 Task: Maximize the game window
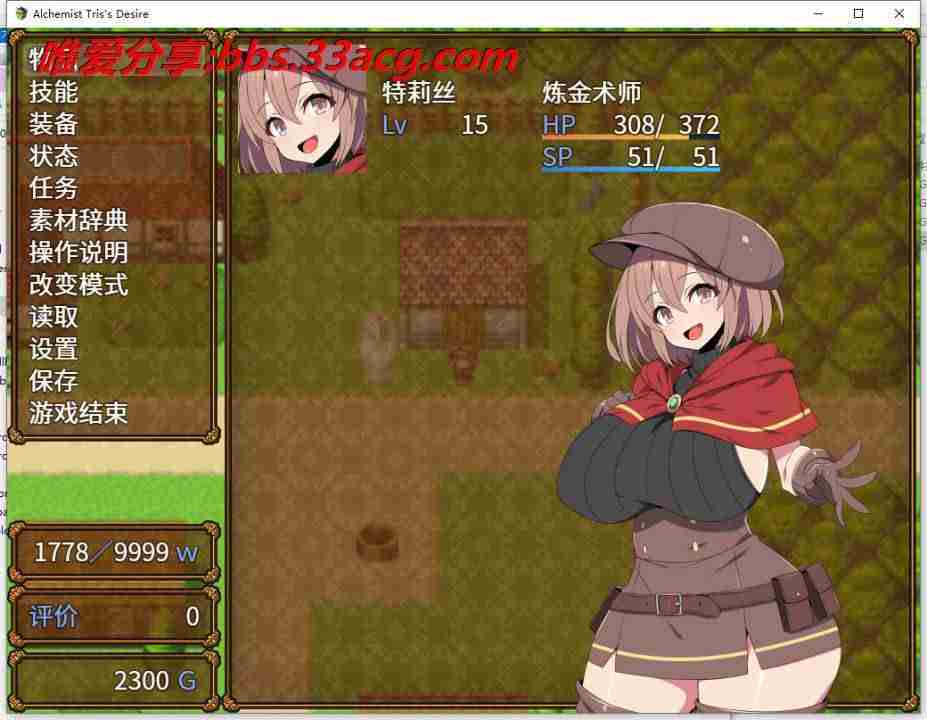point(857,14)
